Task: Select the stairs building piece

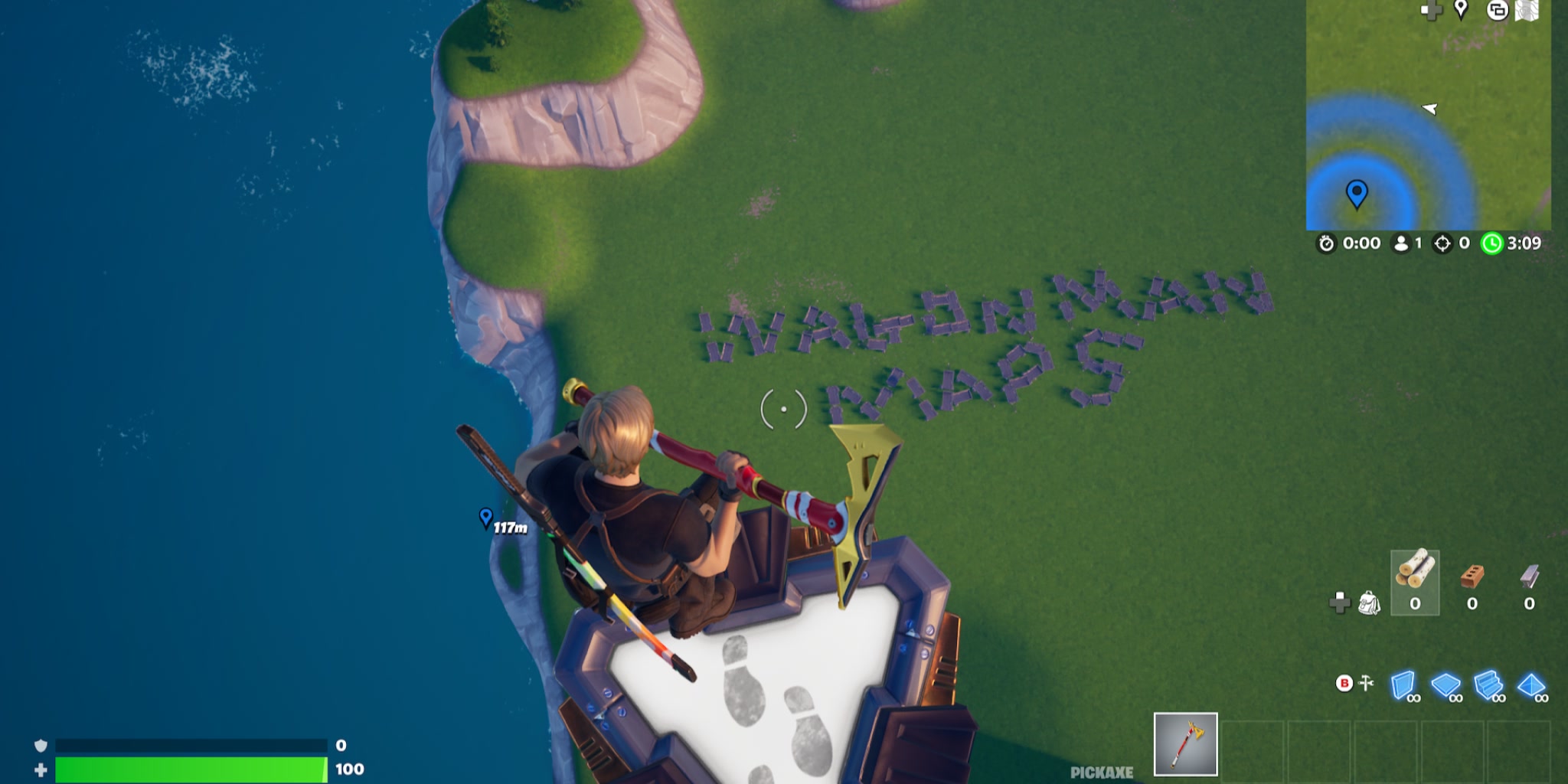Action: click(x=1488, y=684)
